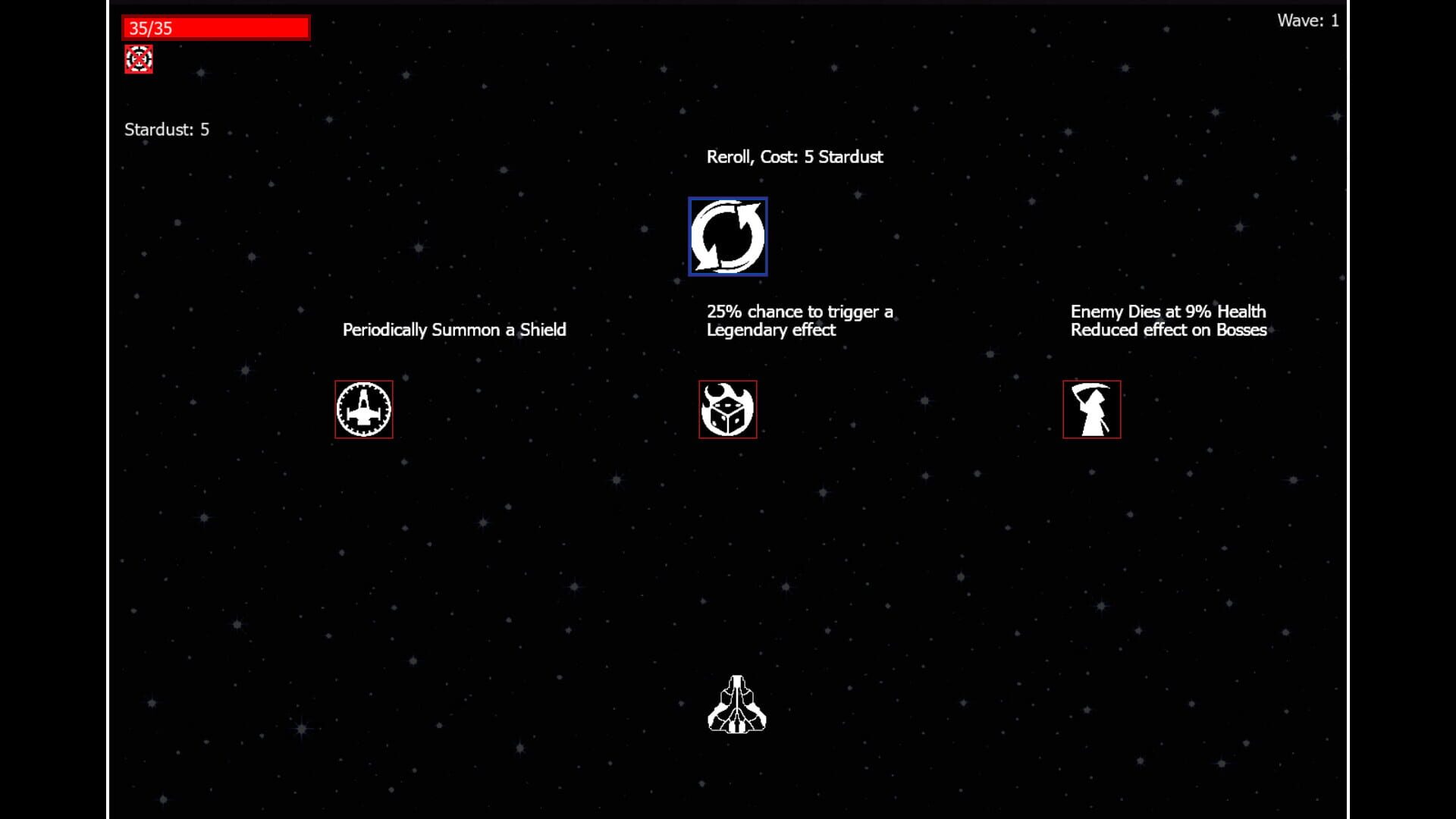Viewport: 1456px width, 819px height.
Task: Toggle the blue-highlighted reroll selection
Action: (727, 236)
